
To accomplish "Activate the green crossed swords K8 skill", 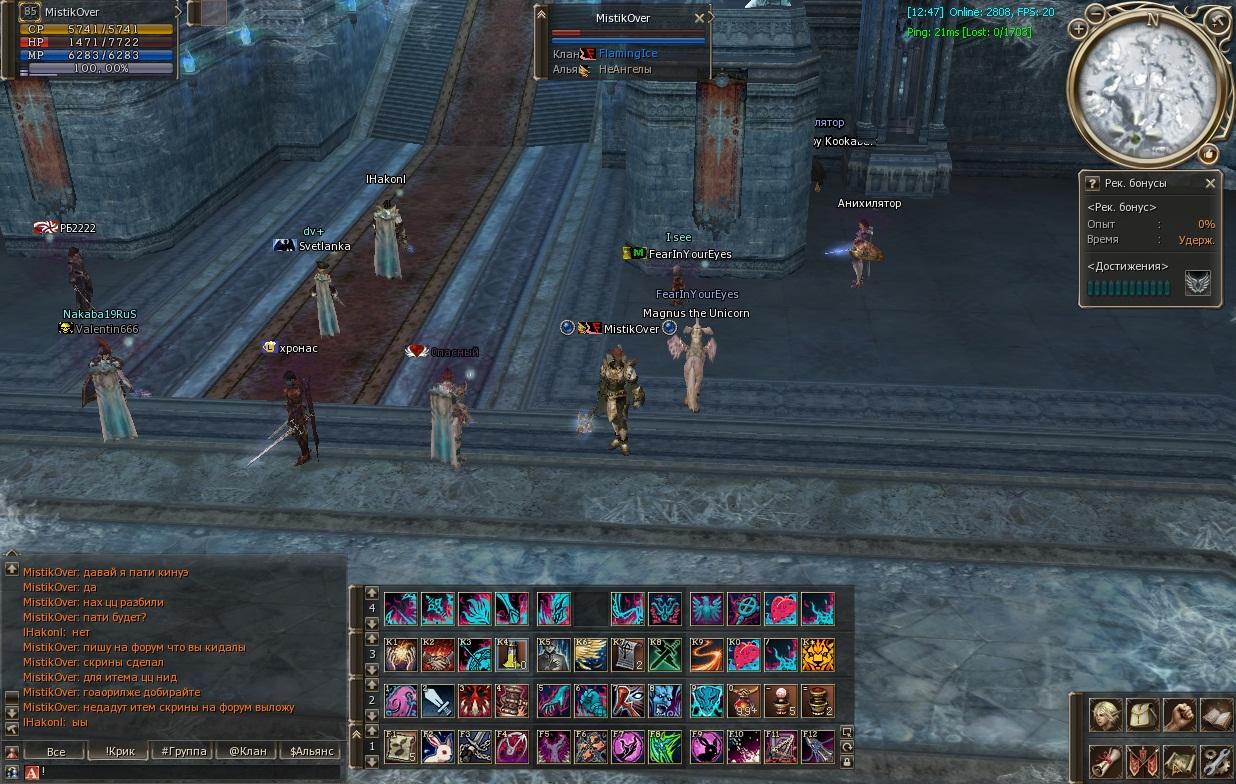I will [x=664, y=654].
